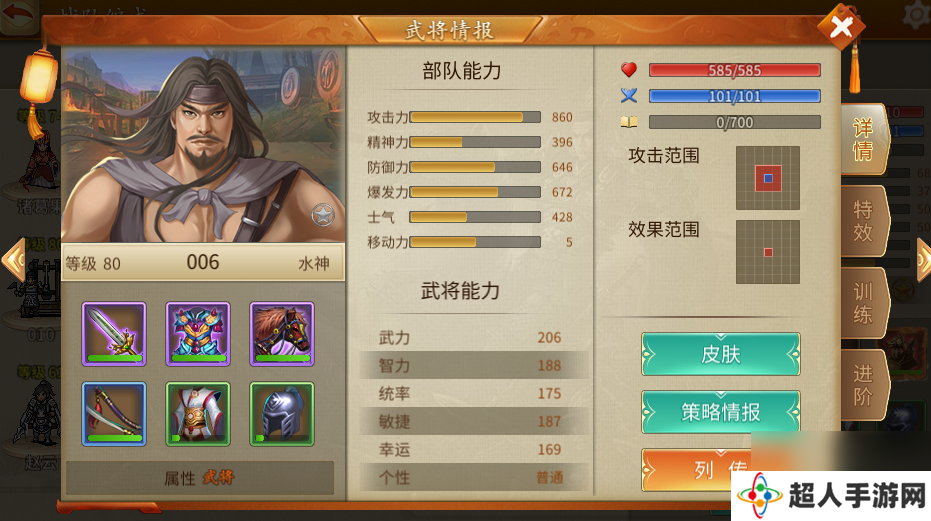Select the white robe equipment slot

198,413
